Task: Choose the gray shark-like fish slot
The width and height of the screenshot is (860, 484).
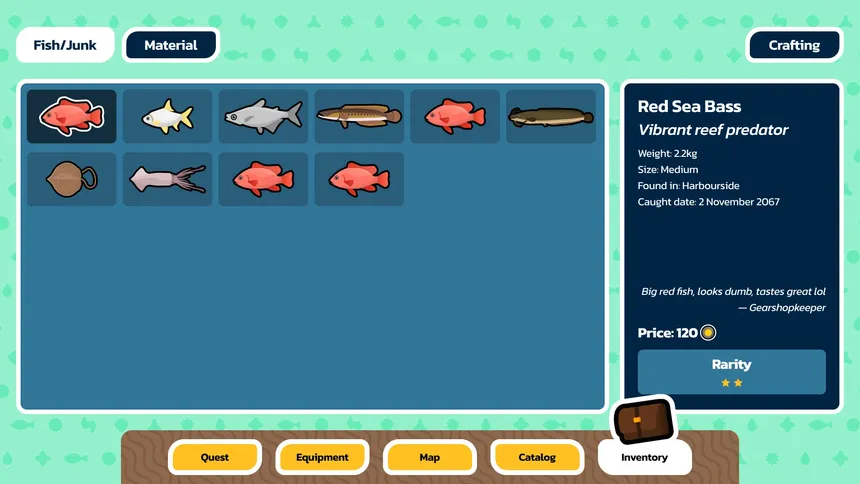Action: [263, 117]
